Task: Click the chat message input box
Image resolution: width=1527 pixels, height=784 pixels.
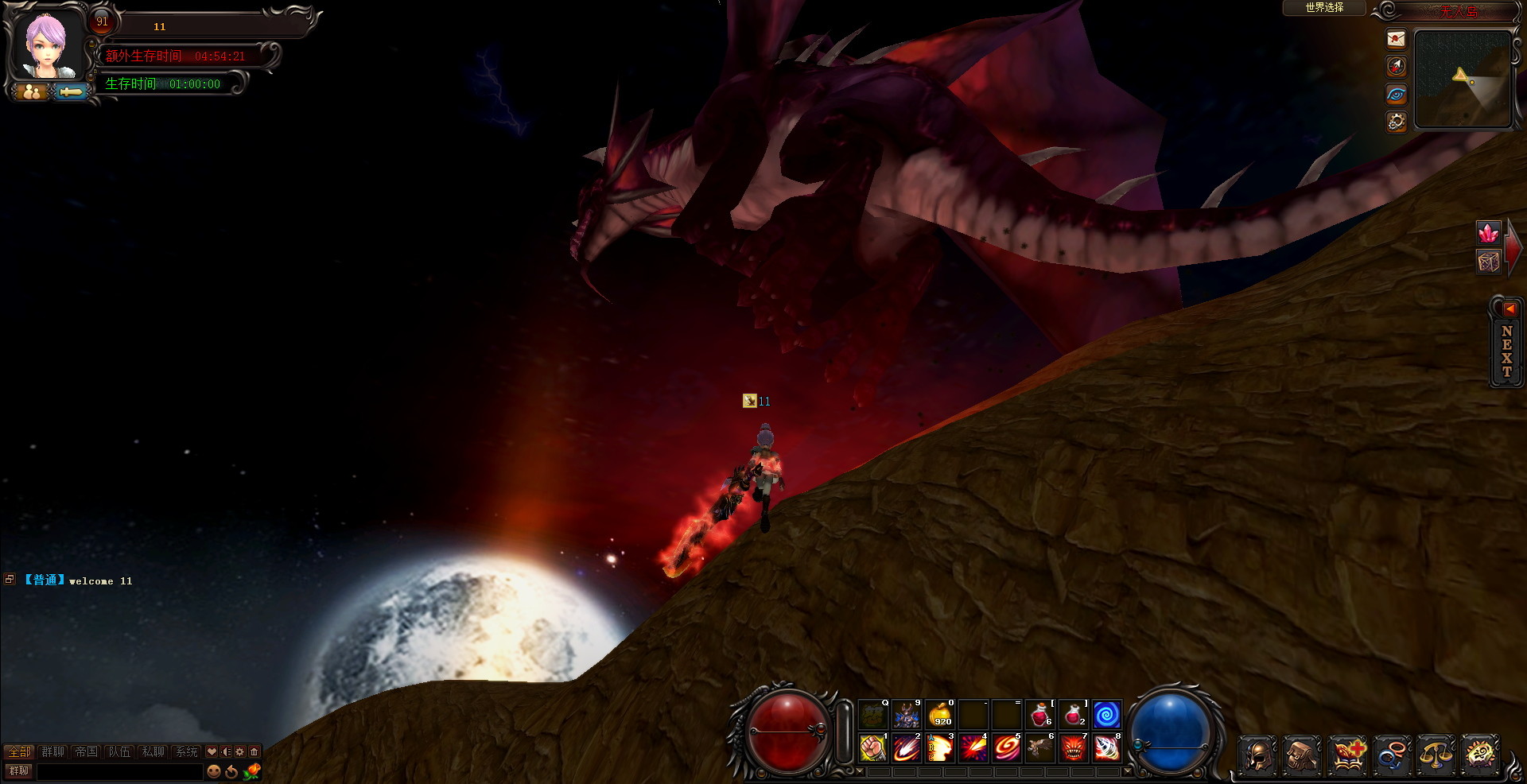Action: click(119, 771)
